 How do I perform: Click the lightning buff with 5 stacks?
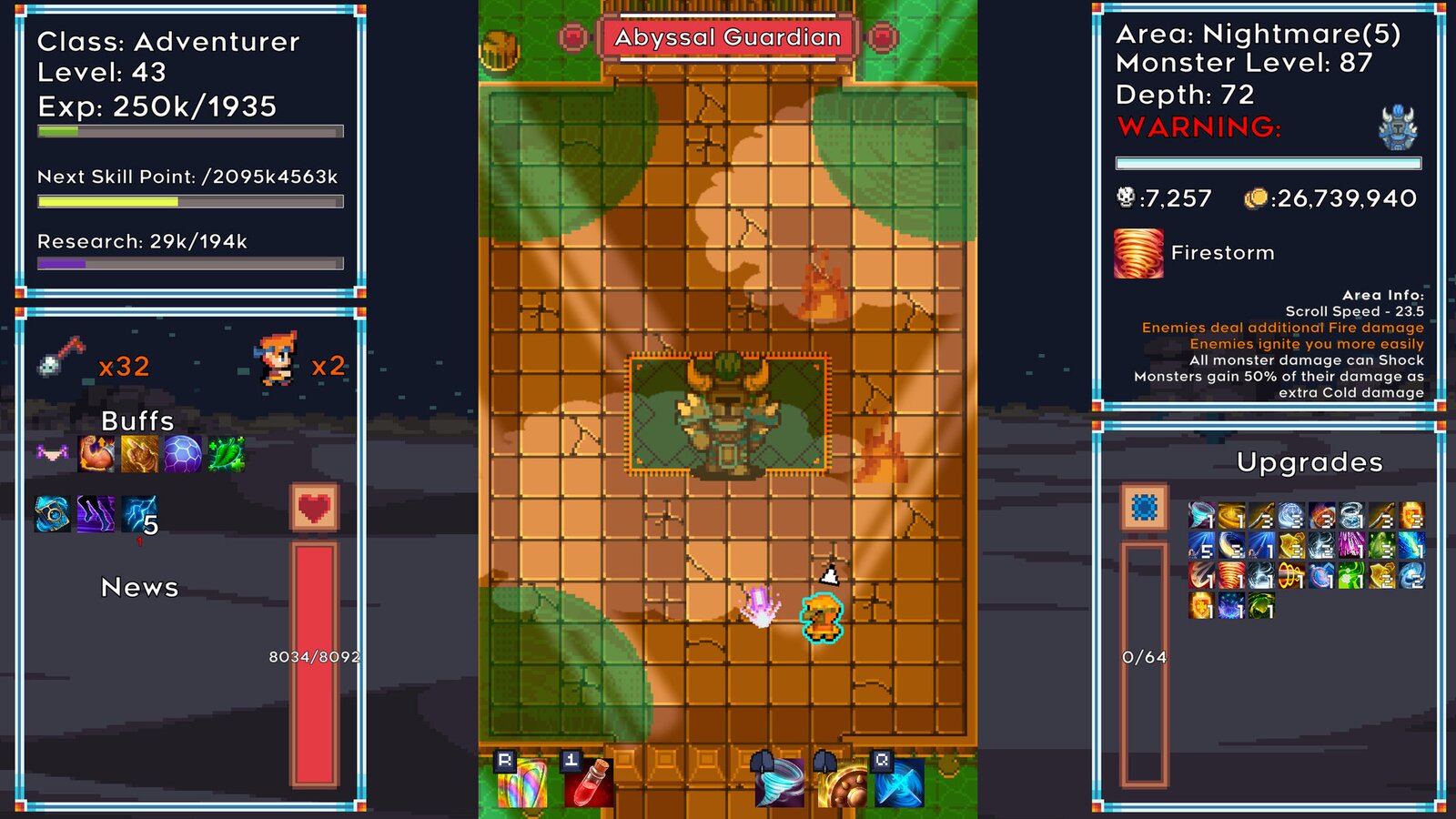136,513
